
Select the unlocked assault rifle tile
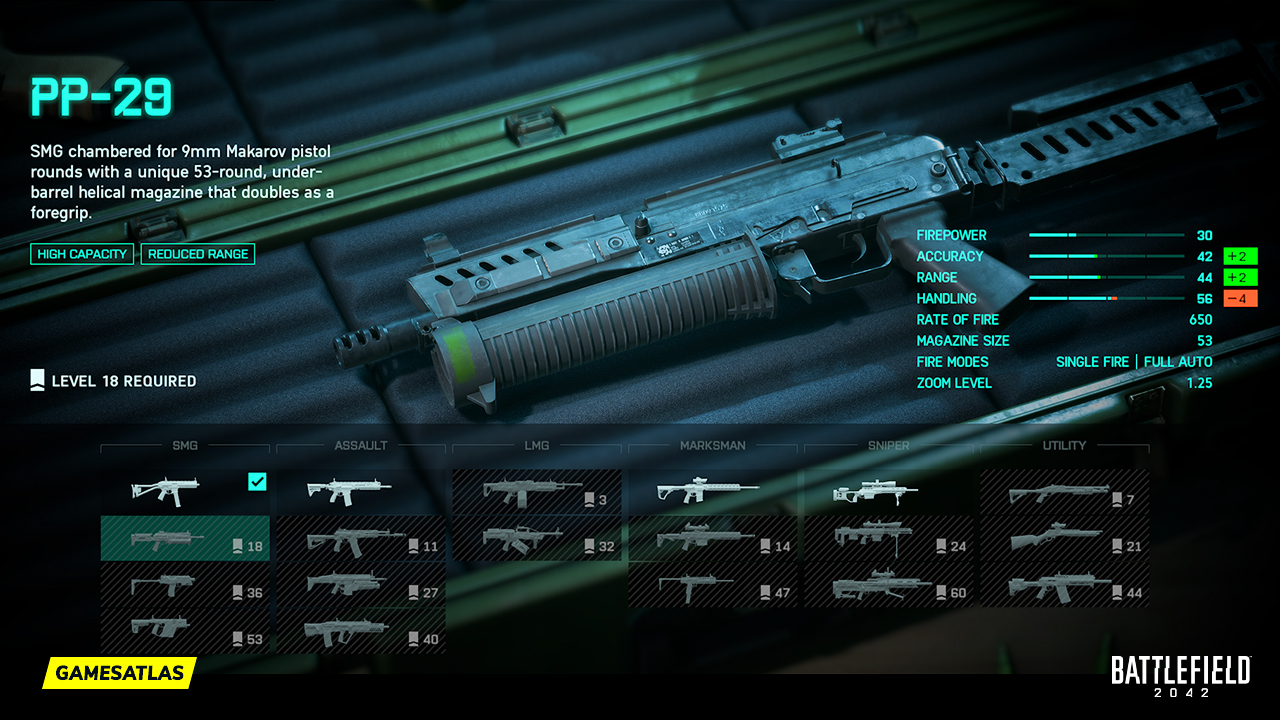[360, 491]
